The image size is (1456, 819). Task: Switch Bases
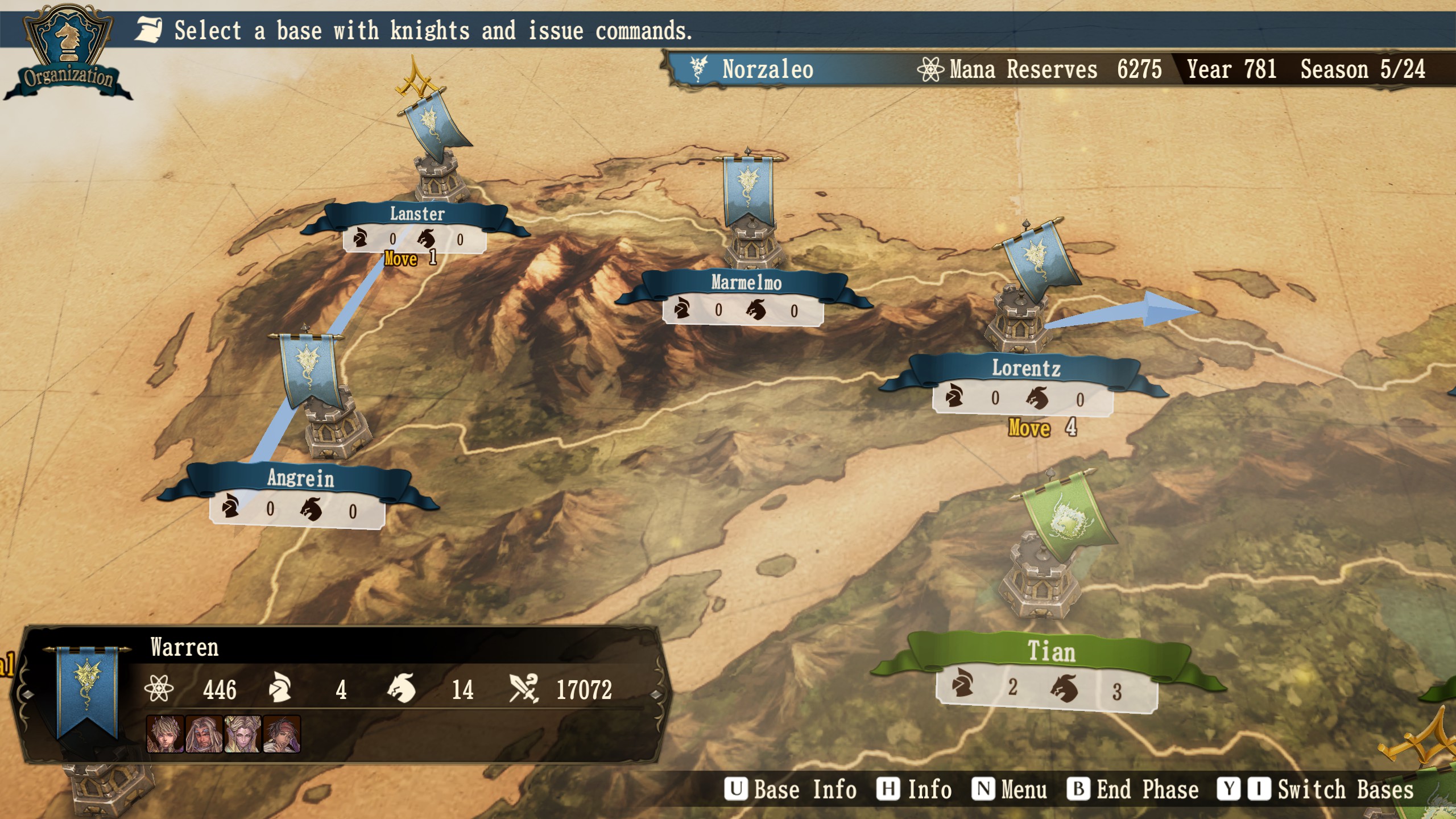pyautogui.click(x=1315, y=789)
